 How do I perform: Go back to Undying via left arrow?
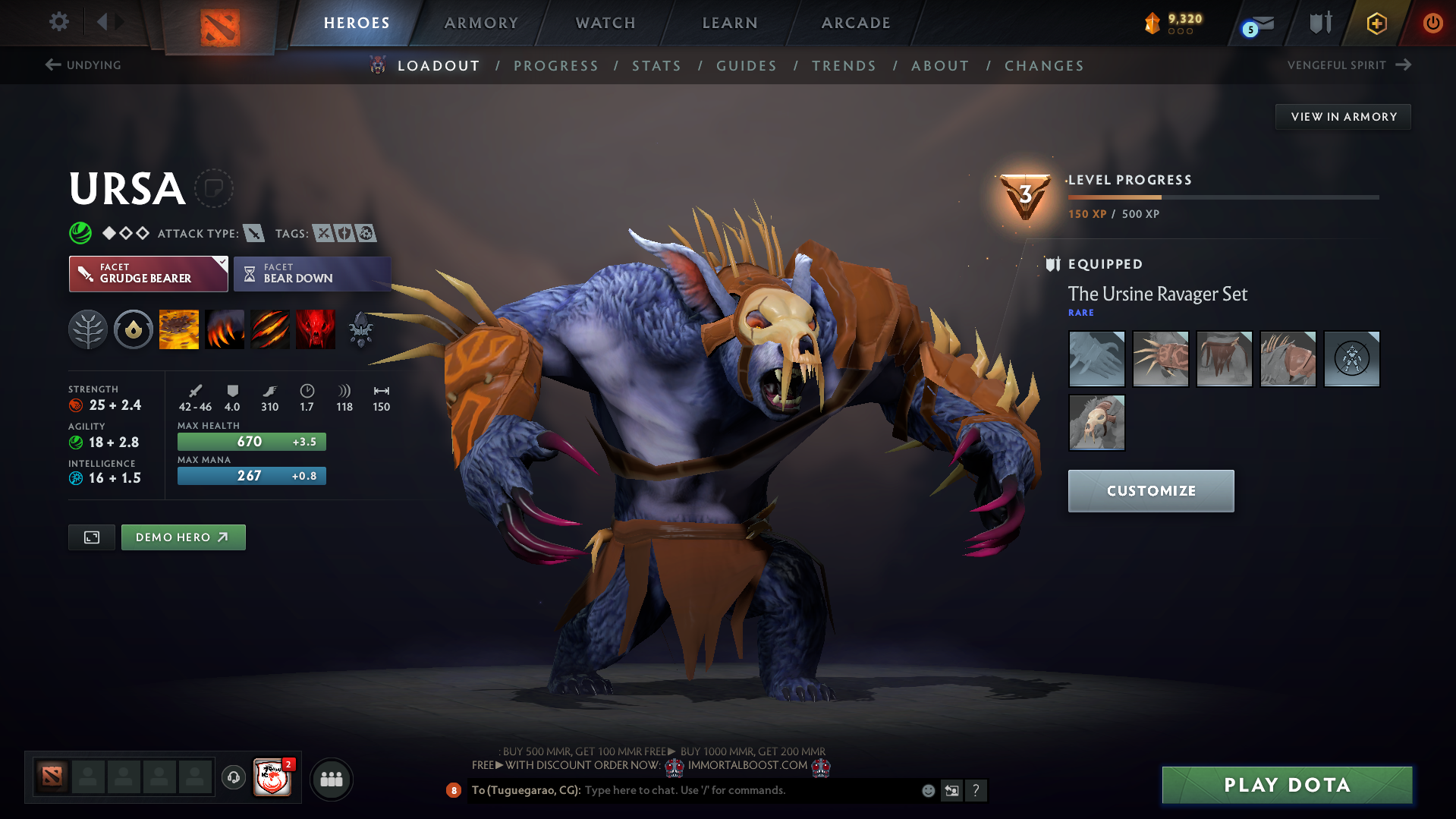click(52, 65)
